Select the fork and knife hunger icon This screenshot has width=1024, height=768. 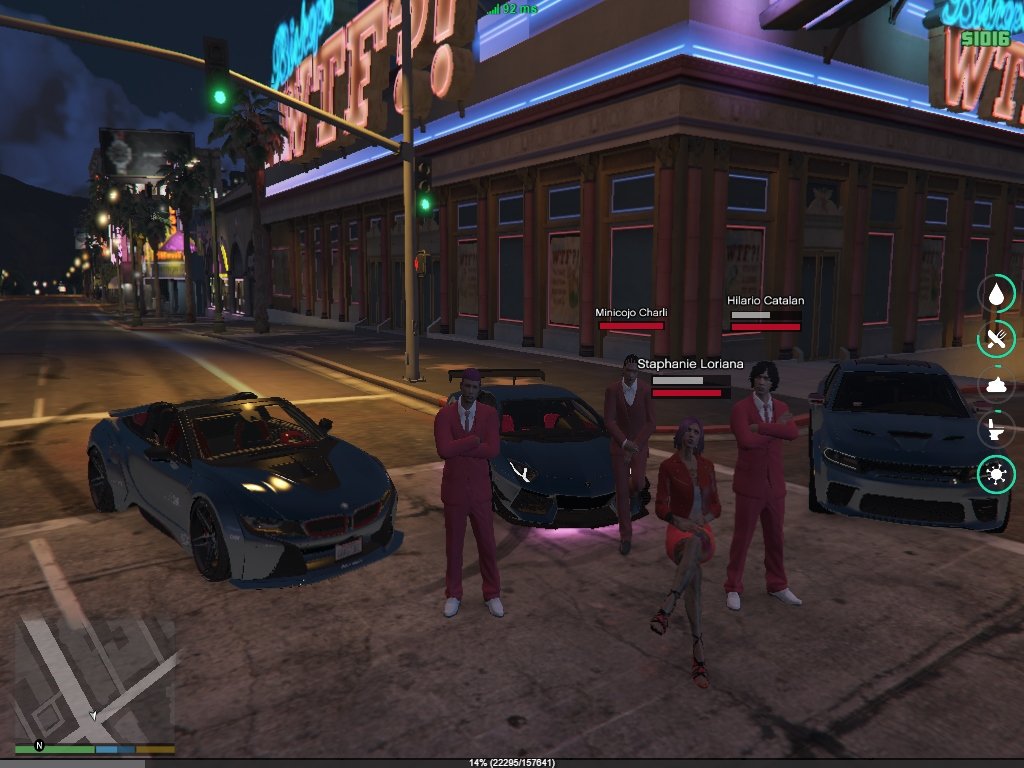pyautogui.click(x=996, y=339)
